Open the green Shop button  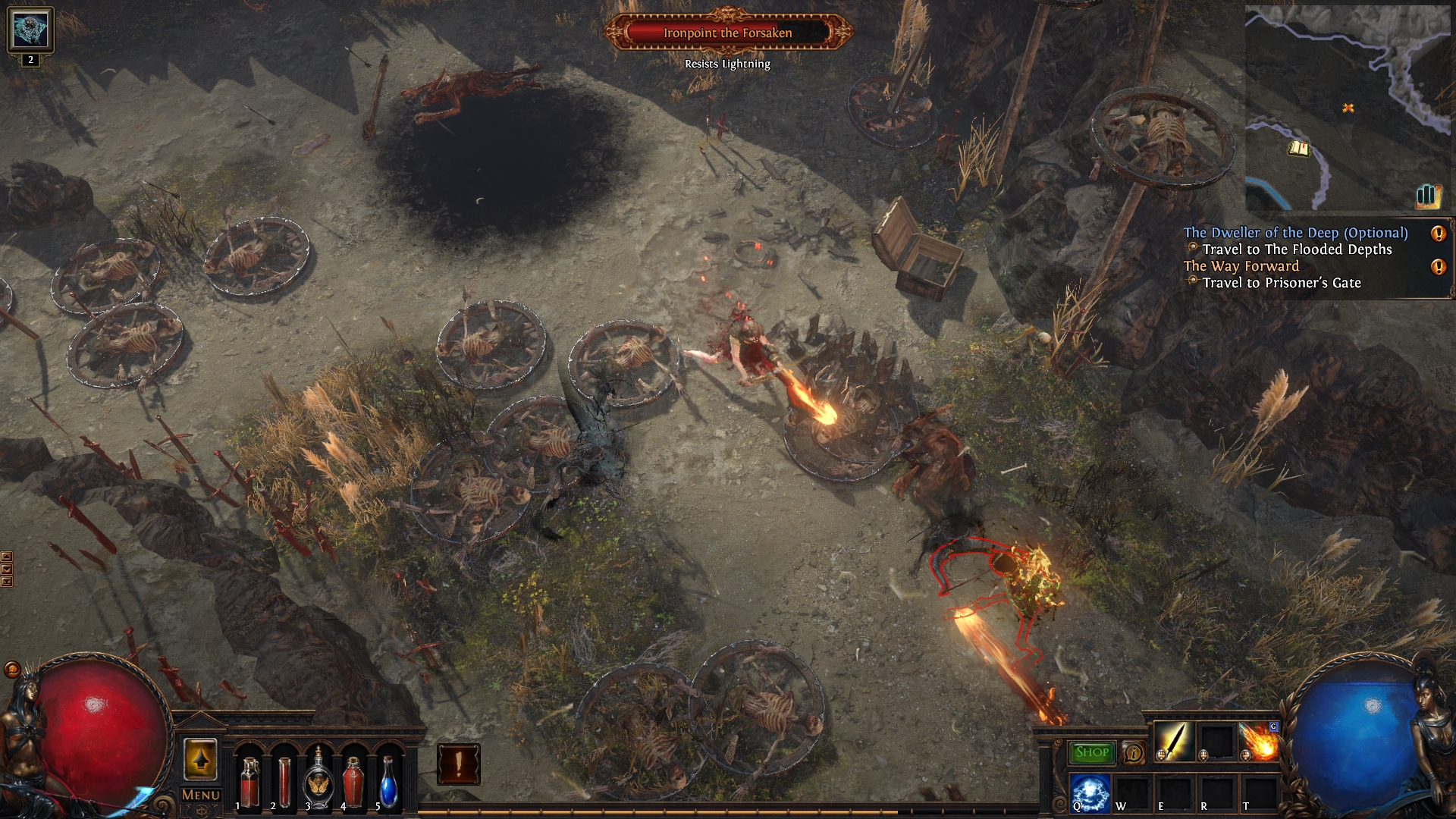pyautogui.click(x=1092, y=752)
